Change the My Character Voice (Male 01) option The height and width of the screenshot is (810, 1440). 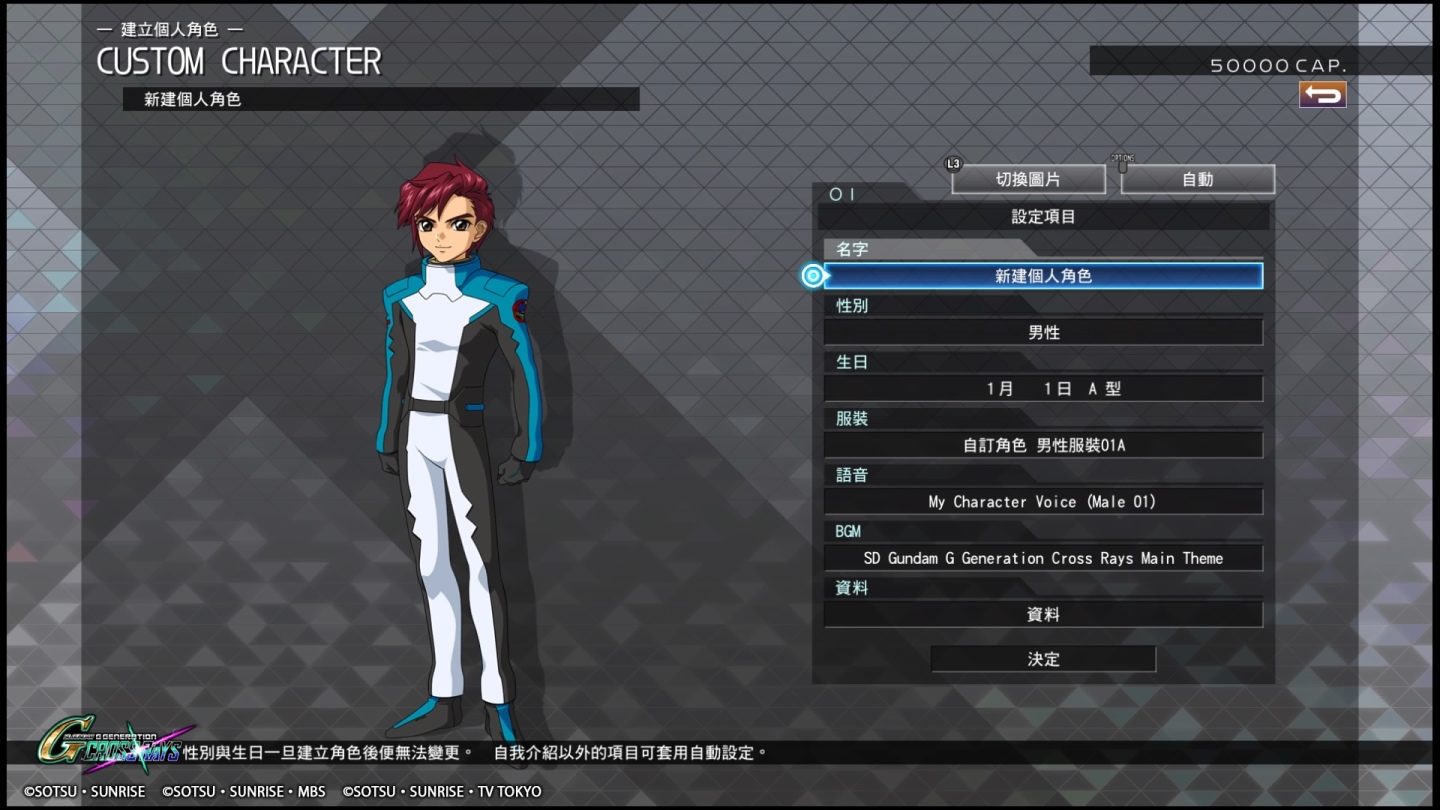[1043, 502]
